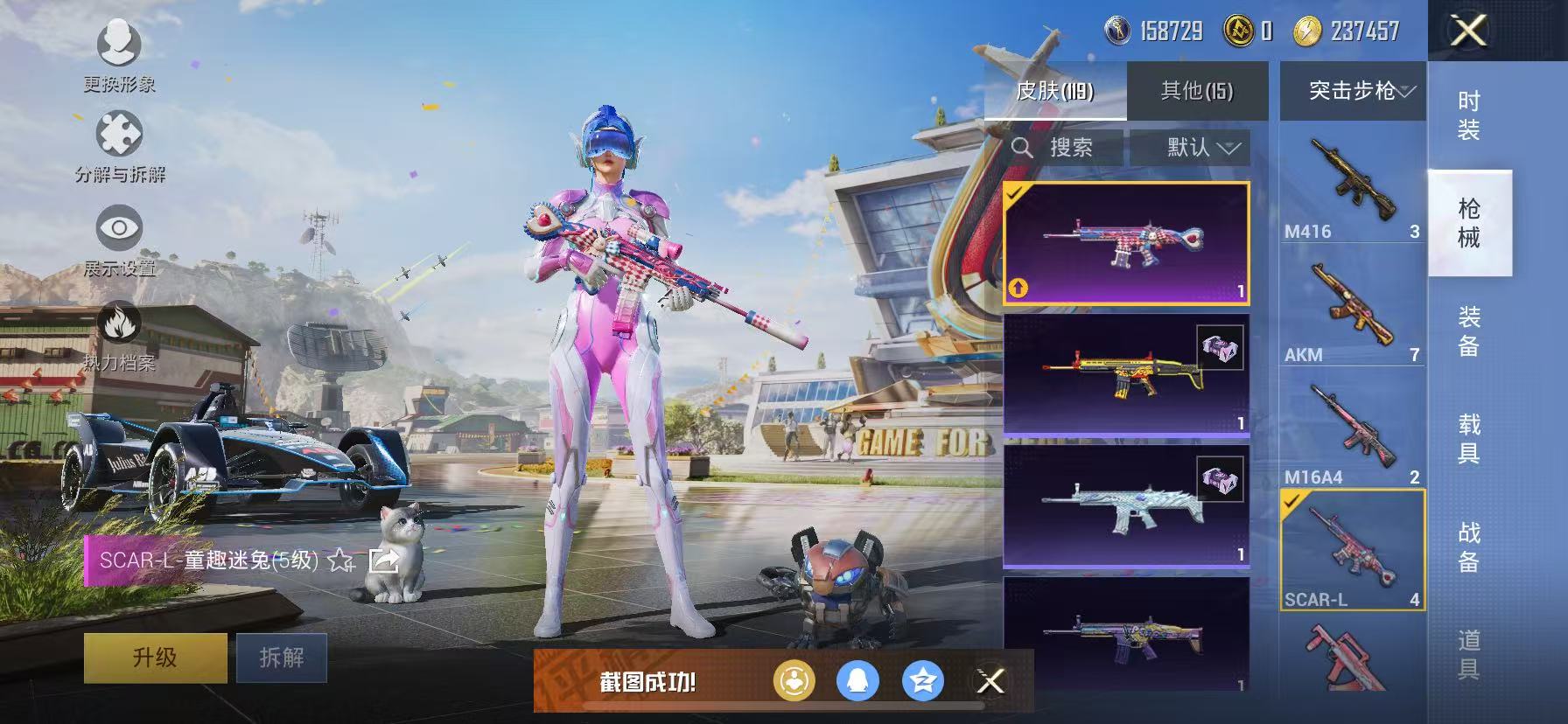The image size is (1568, 724).
Task: Click the checkmark on the equipped skin card
Action: [x=1013, y=194]
